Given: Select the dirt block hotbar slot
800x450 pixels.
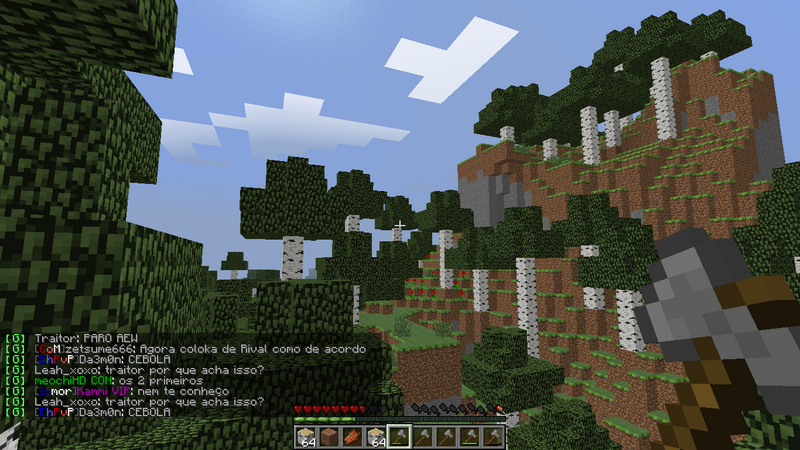Looking at the screenshot, I should click(328, 437).
